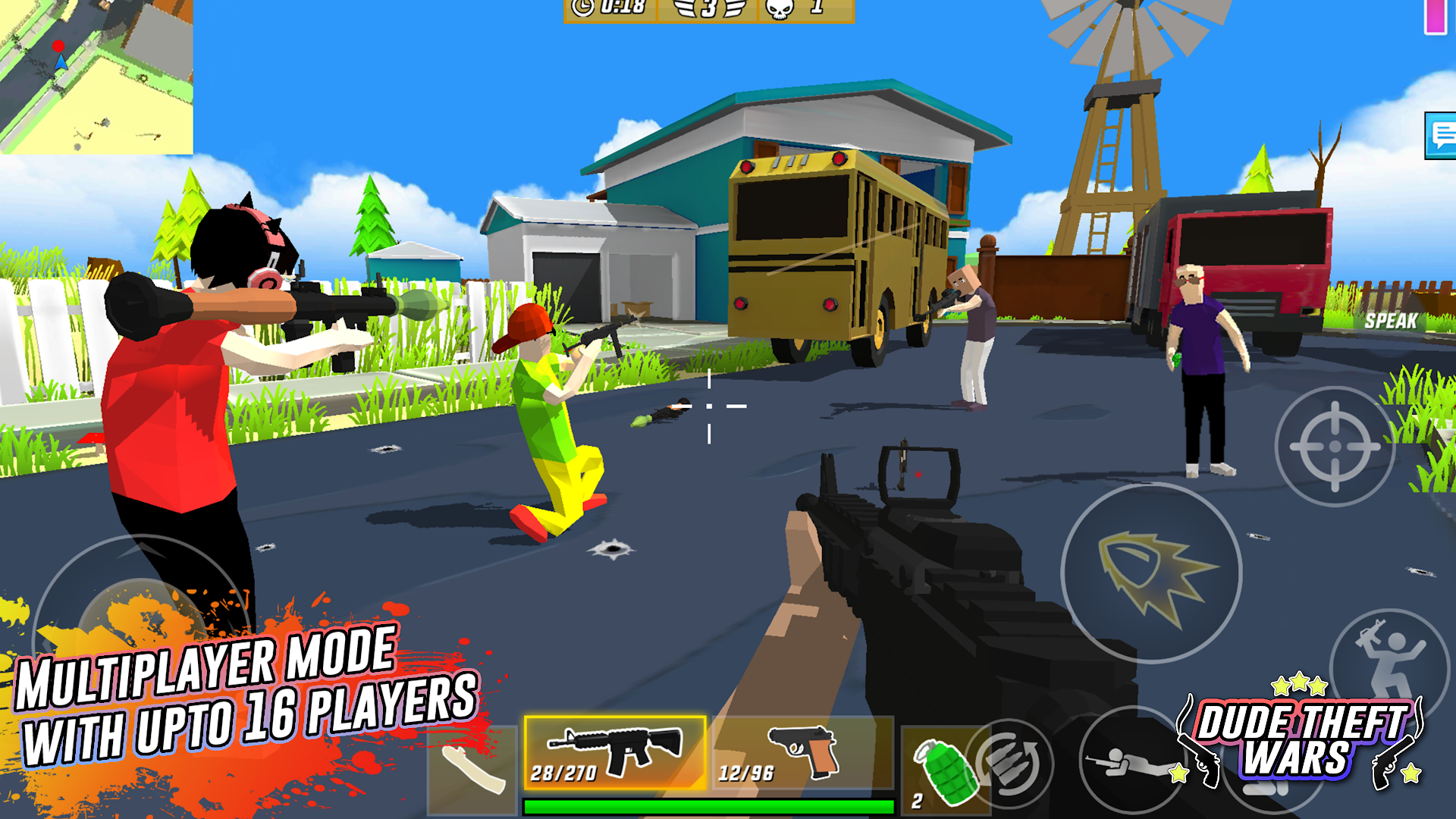Click the grenade count number 2
Image resolution: width=1456 pixels, height=819 pixels.
[915, 801]
